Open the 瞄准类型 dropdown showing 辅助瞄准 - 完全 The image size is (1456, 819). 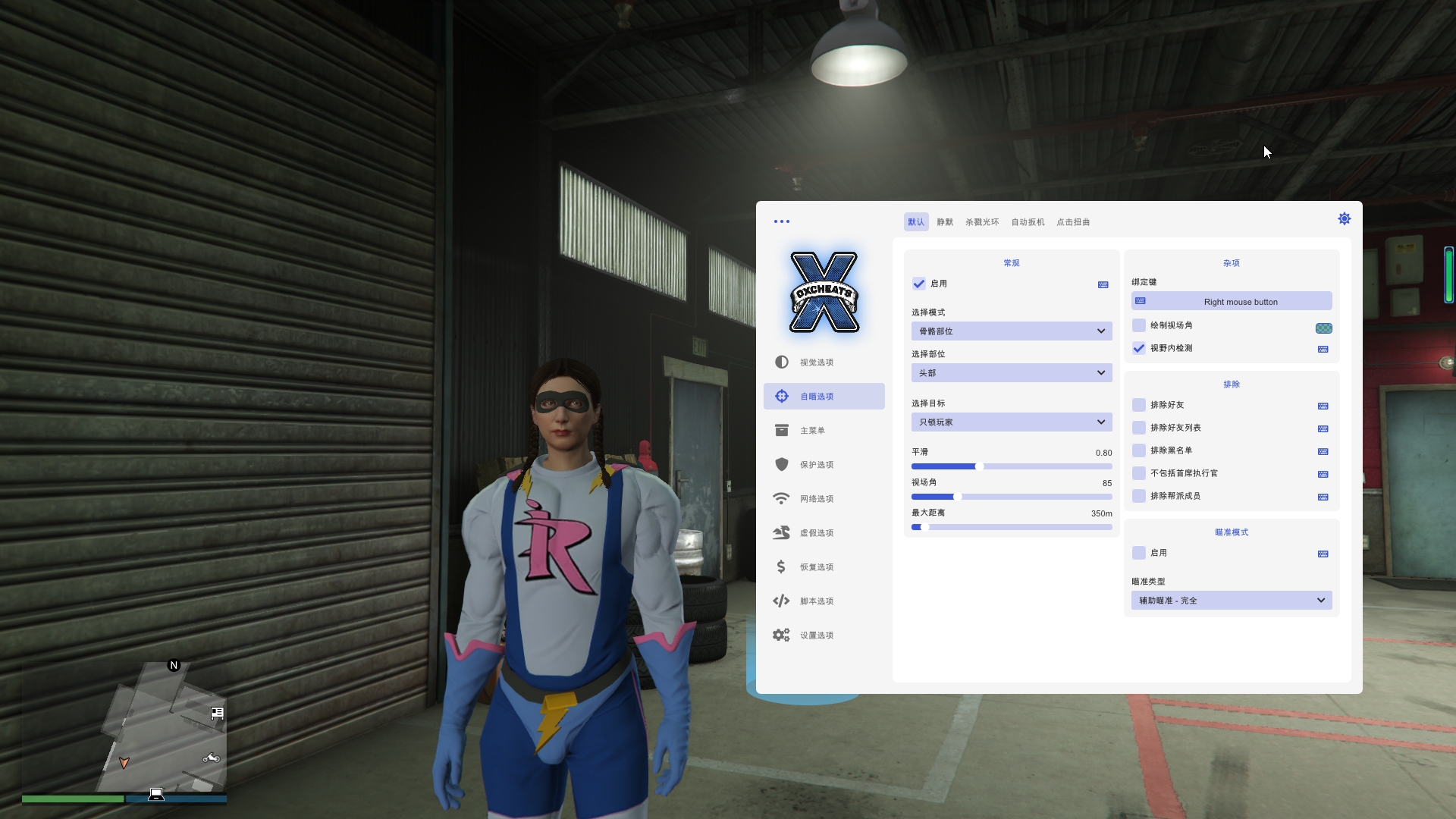click(x=1231, y=601)
